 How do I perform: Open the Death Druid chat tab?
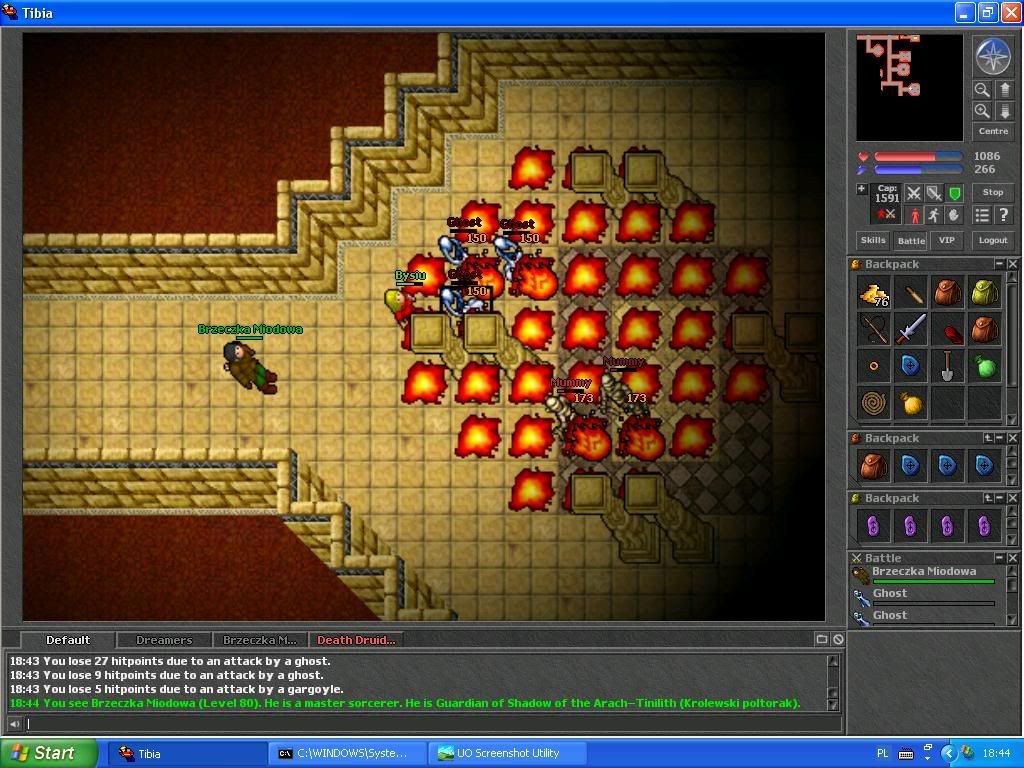[x=356, y=640]
